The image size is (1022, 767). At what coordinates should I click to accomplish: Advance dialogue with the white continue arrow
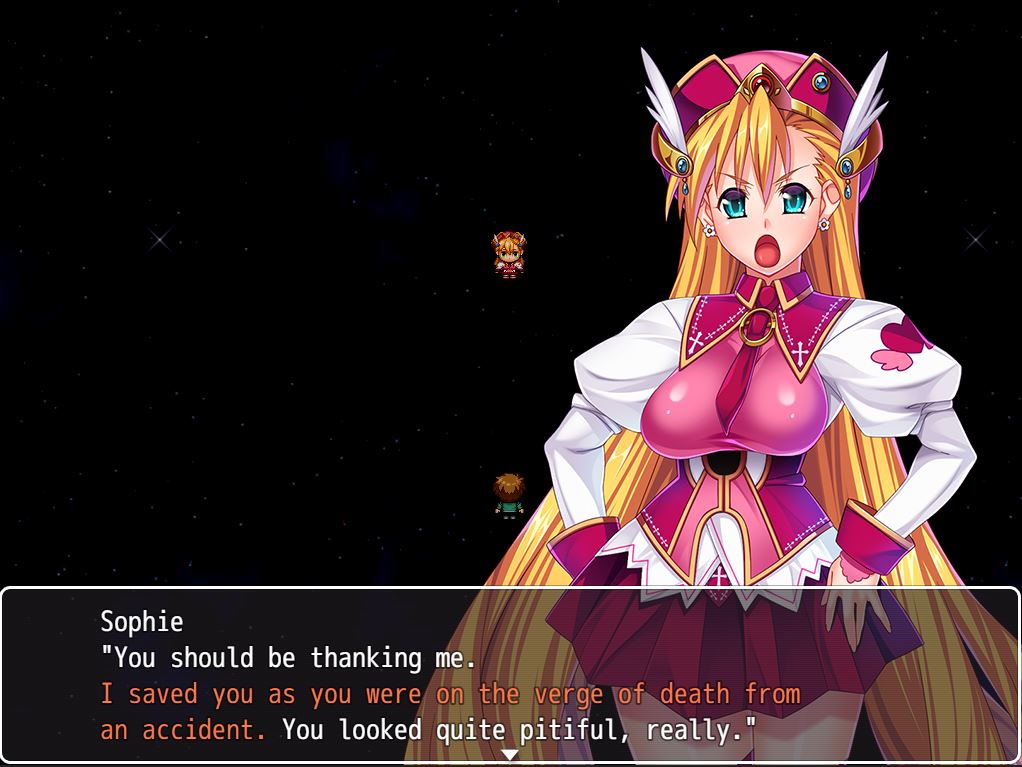click(510, 754)
